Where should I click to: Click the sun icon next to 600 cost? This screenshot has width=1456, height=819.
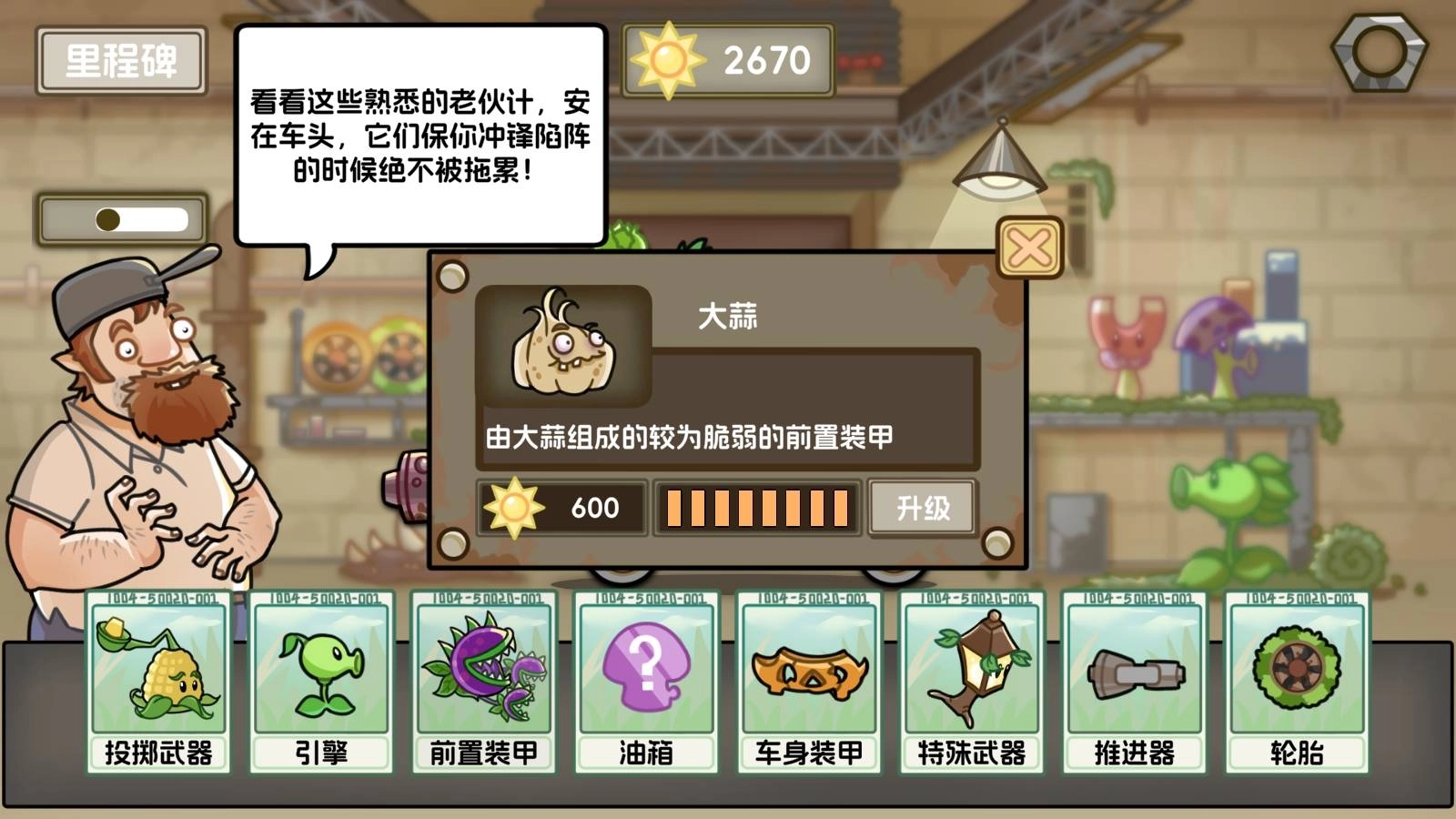point(515,508)
